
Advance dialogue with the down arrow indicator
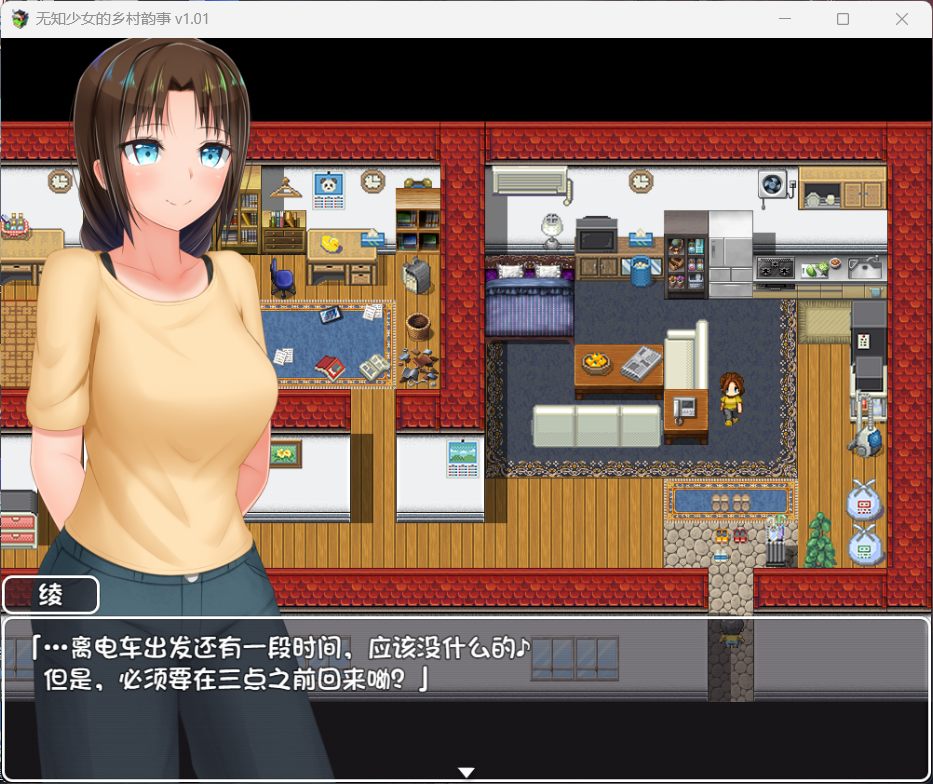coord(466,772)
